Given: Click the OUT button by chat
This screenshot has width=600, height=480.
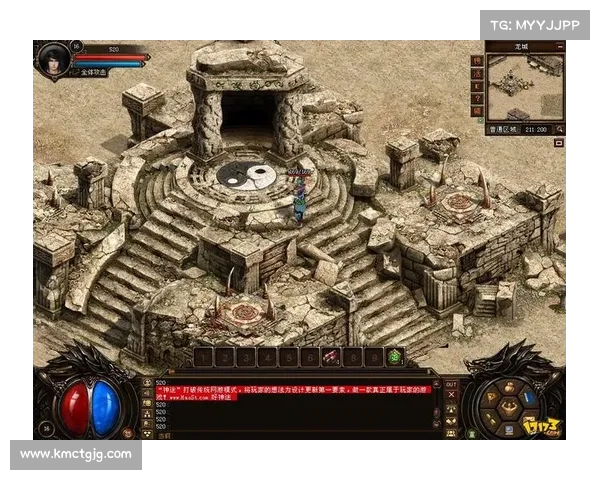Looking at the screenshot, I should click(x=450, y=384).
